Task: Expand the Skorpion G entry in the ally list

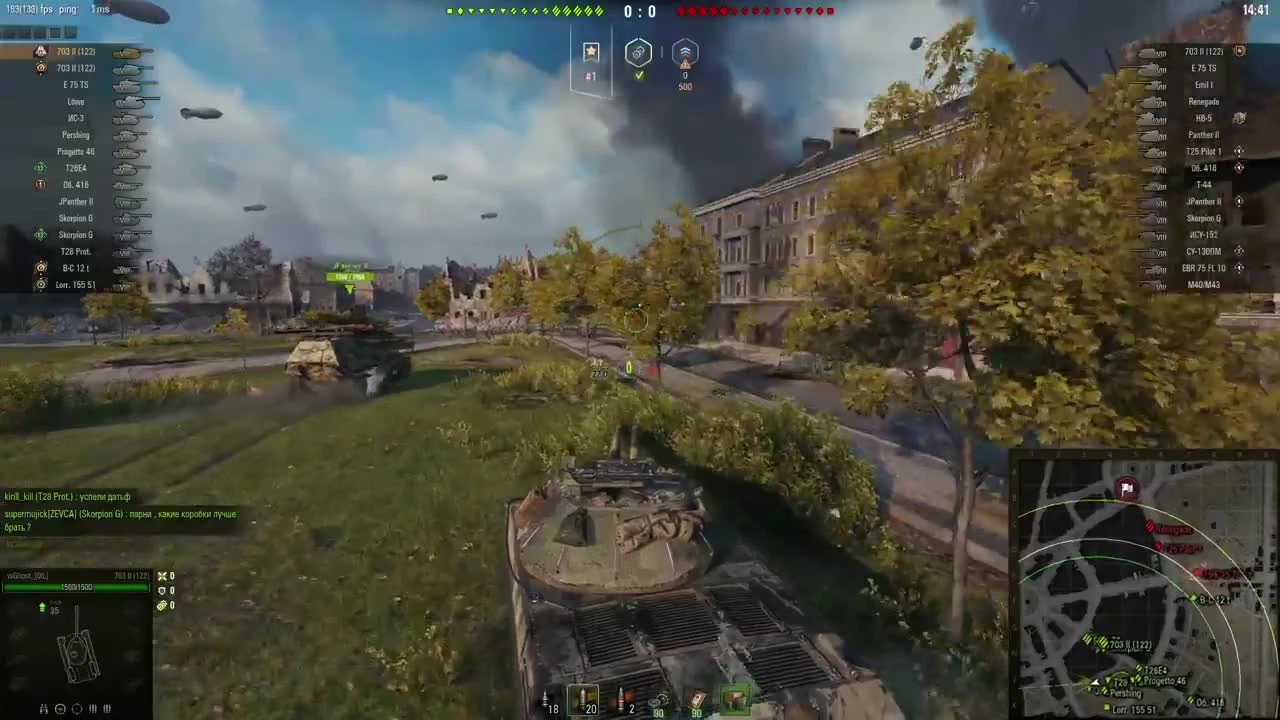Action: pos(77,218)
